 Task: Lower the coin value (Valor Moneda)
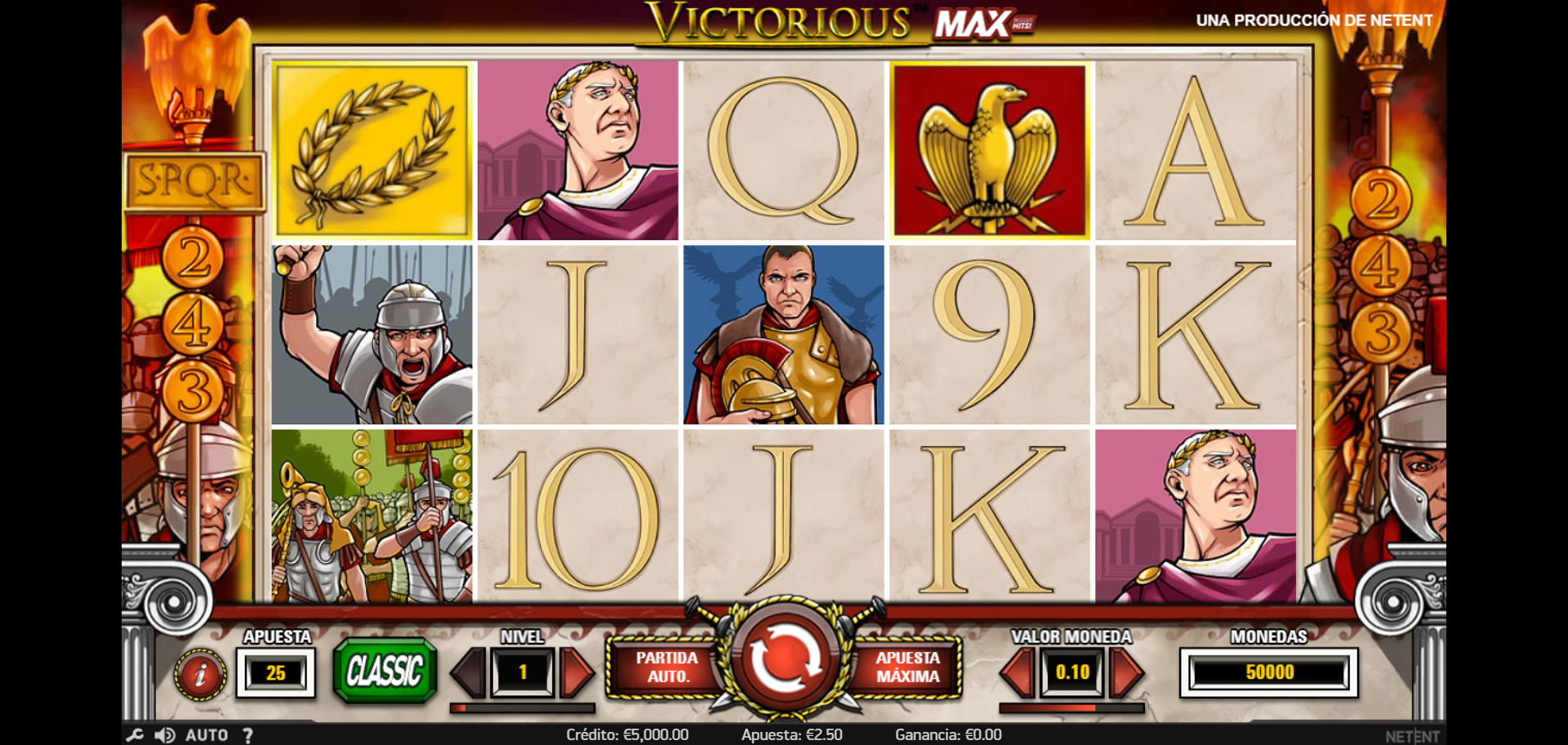tap(1018, 672)
